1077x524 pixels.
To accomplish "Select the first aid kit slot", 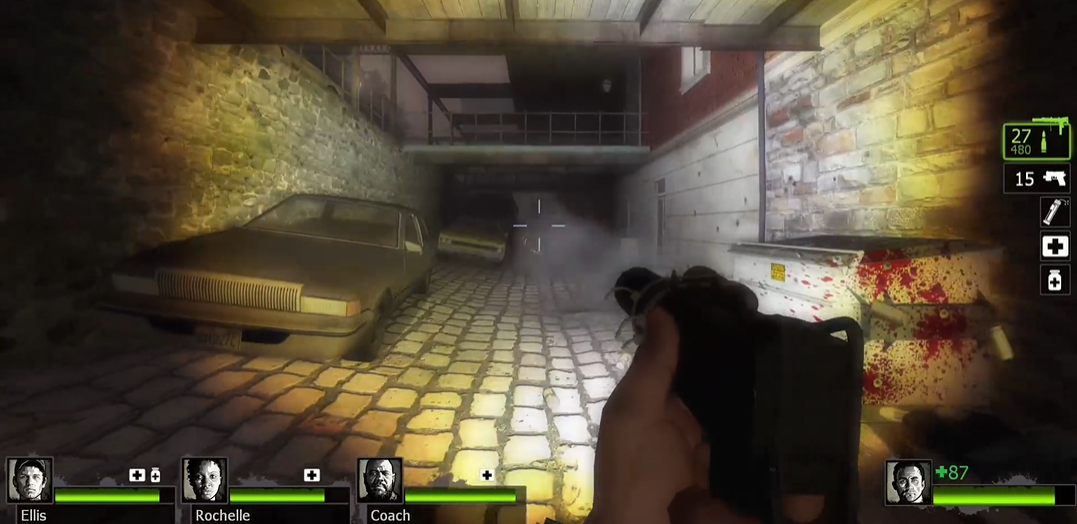I will coord(1055,246).
